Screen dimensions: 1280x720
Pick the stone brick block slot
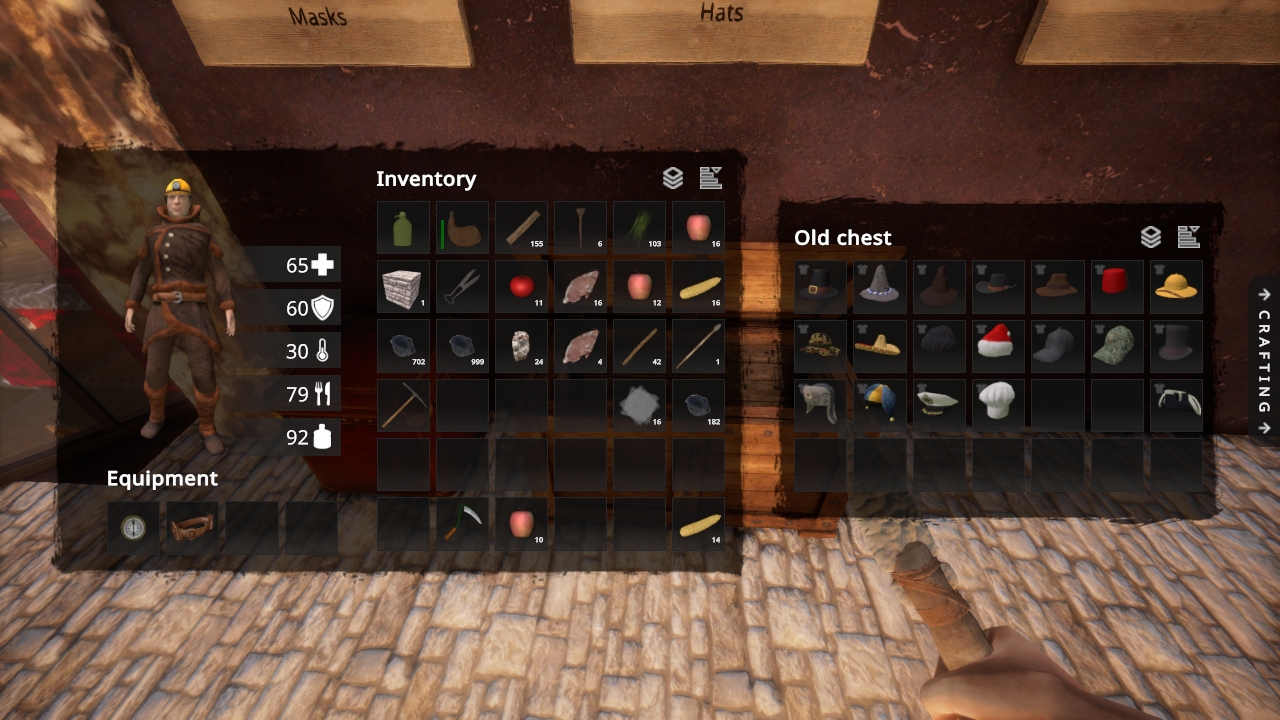(403, 287)
